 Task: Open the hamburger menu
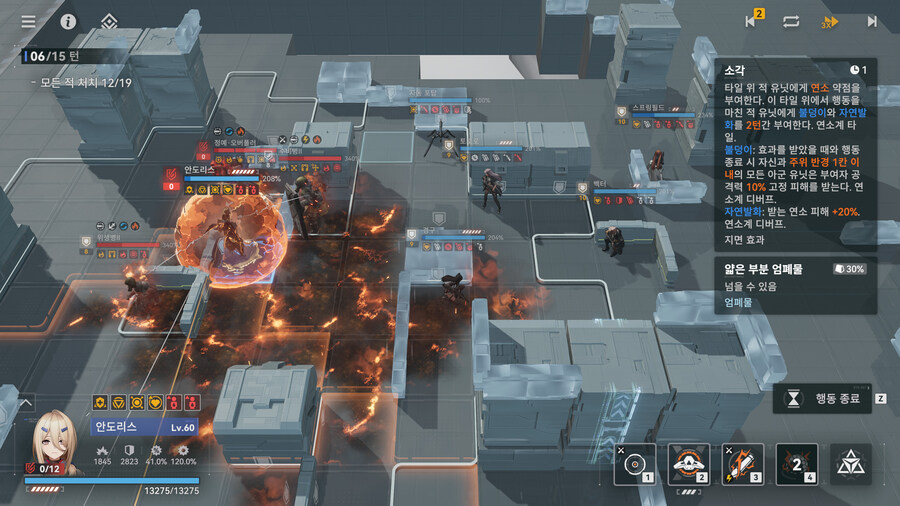28,21
